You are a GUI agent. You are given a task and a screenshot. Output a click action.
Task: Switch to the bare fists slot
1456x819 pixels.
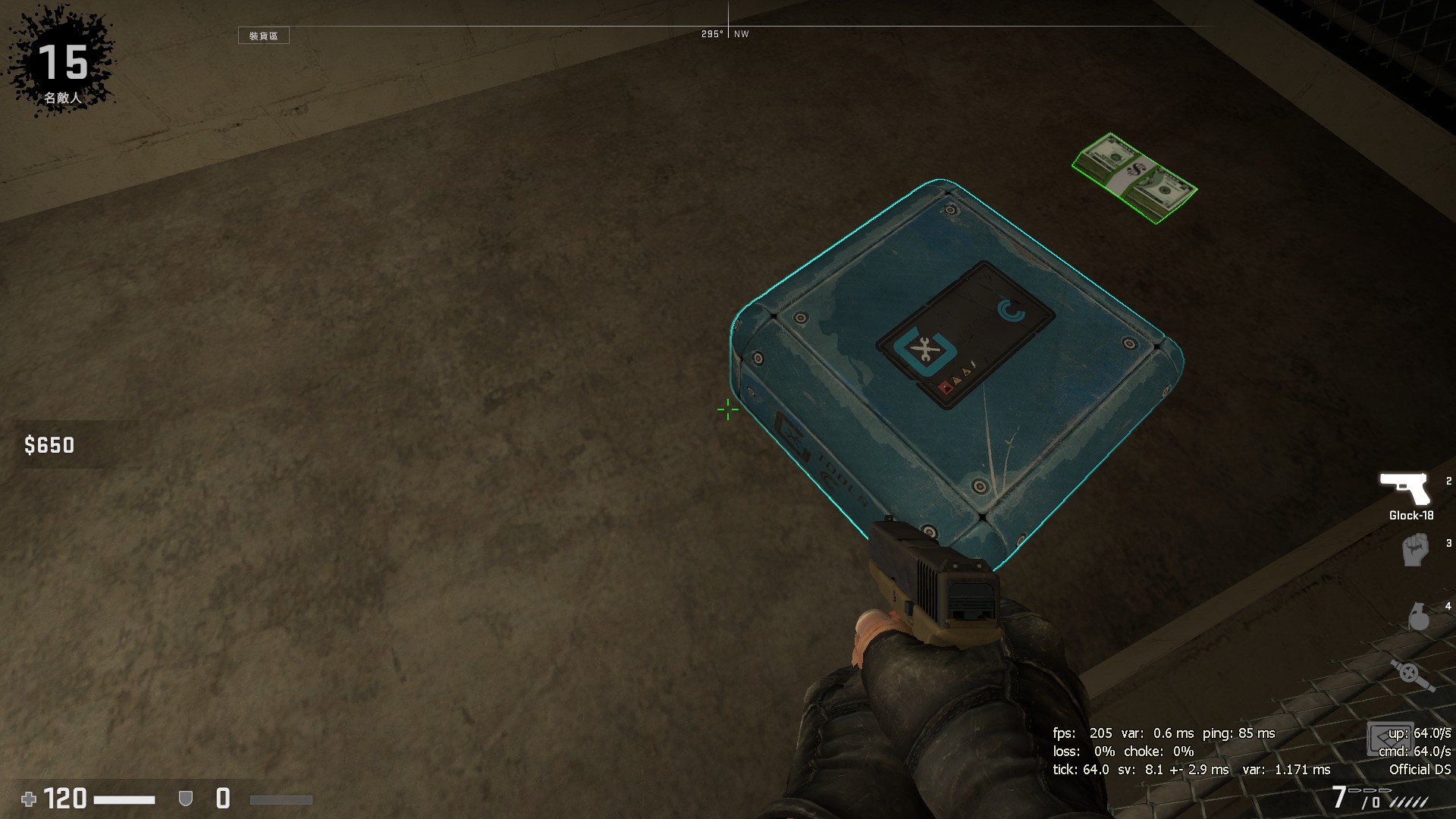click(1415, 550)
